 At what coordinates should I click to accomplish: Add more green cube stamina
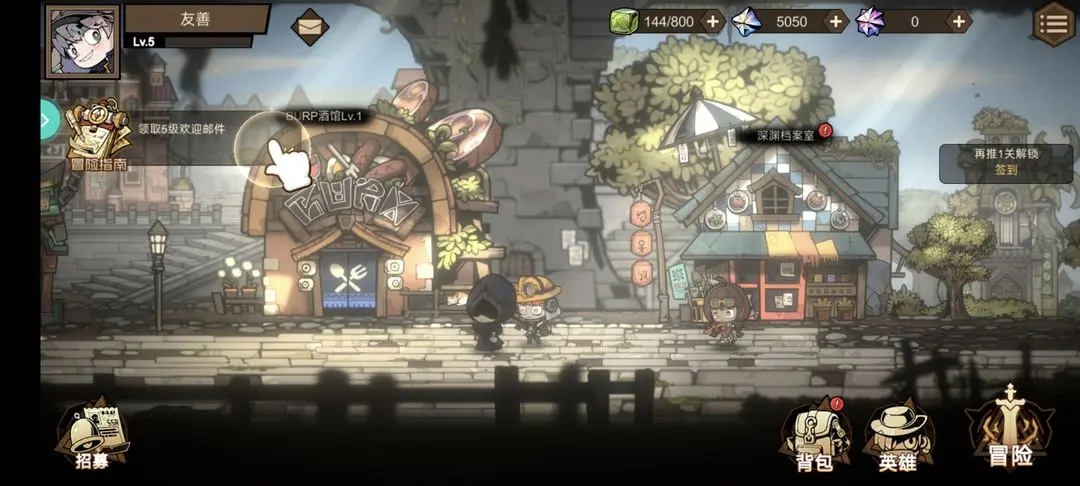point(712,21)
